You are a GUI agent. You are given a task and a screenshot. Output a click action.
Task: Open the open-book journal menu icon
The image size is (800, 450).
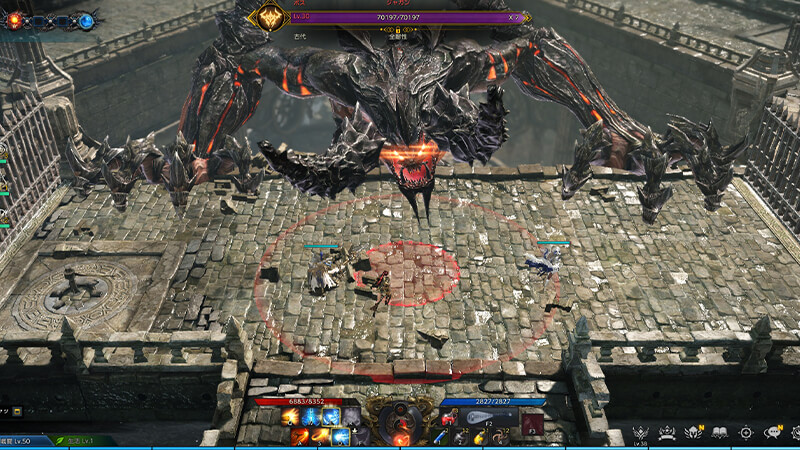pyautogui.click(x=719, y=432)
